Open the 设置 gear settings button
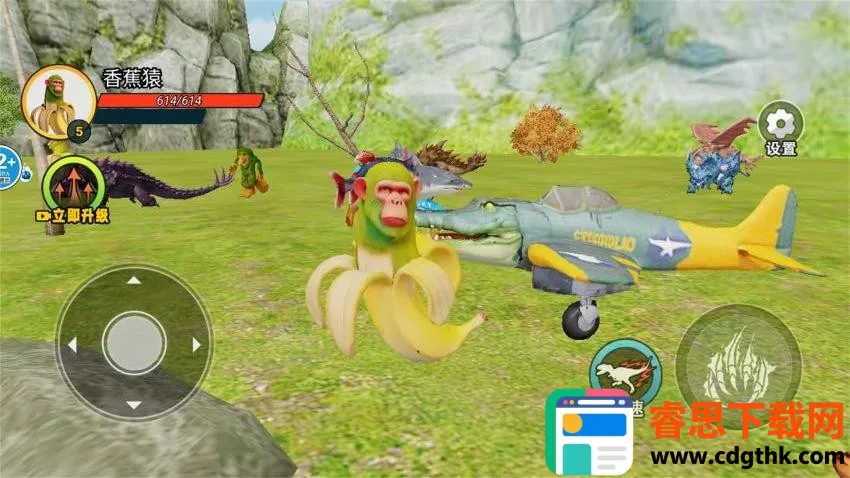This screenshot has height=478, width=850. click(780, 124)
